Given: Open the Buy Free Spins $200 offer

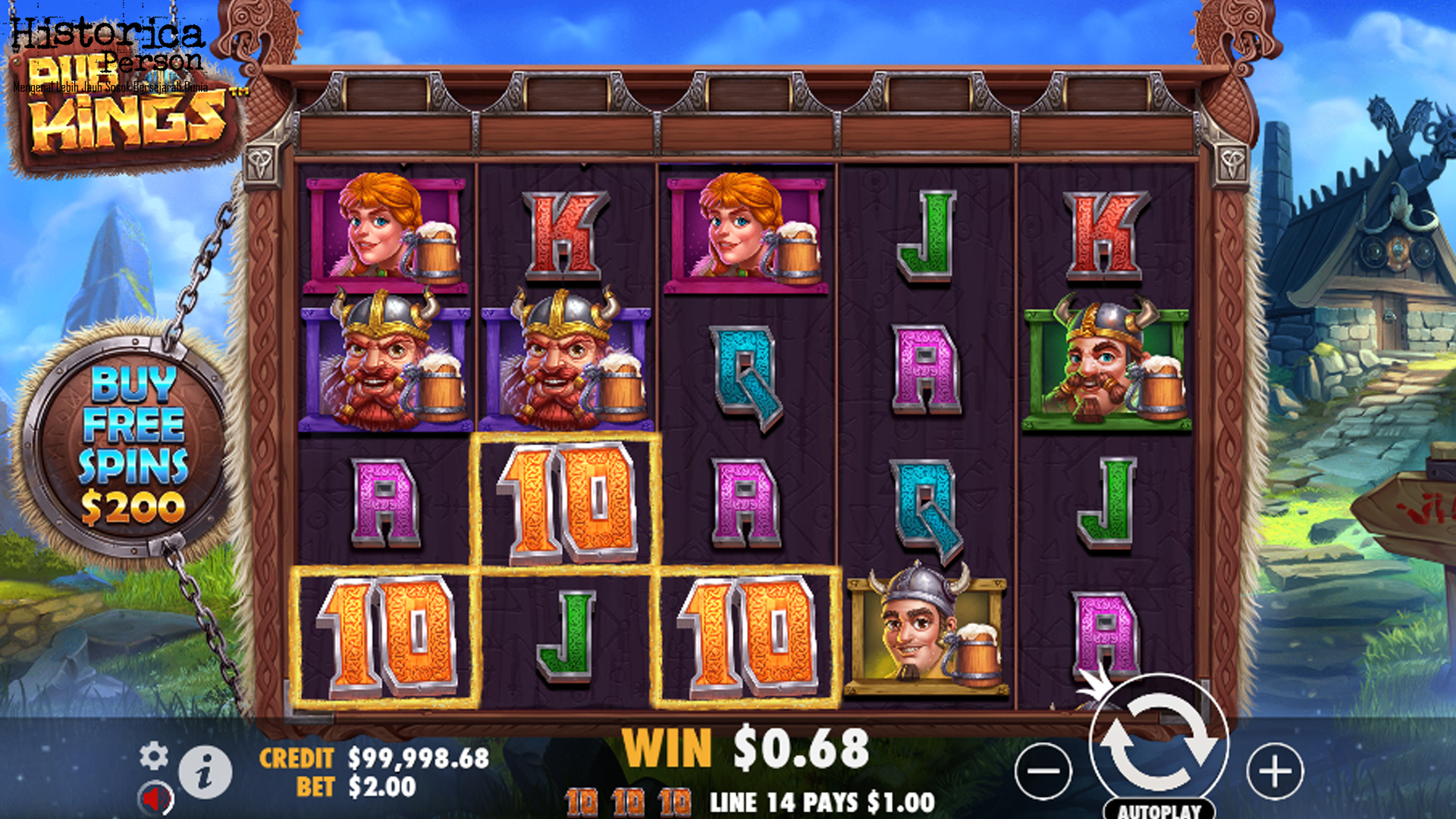Looking at the screenshot, I should coord(133,444).
